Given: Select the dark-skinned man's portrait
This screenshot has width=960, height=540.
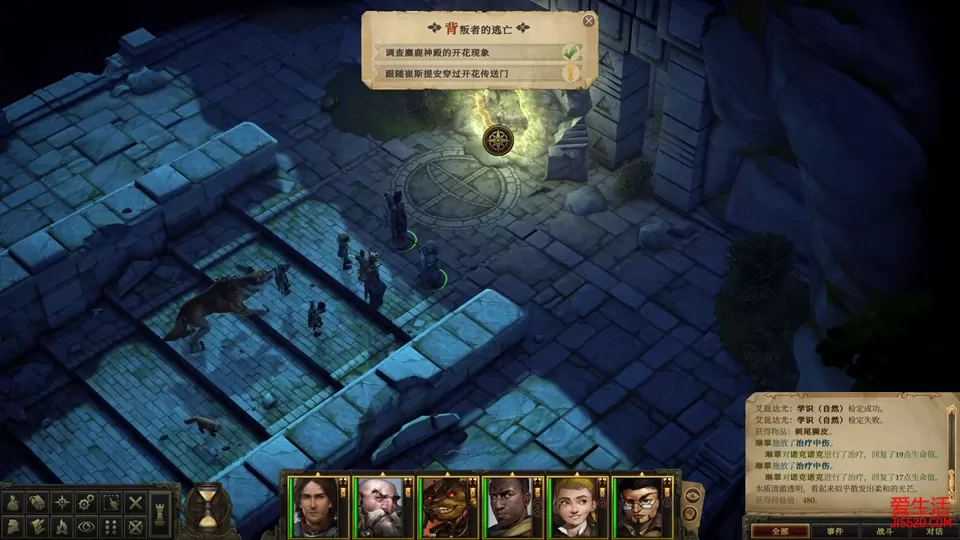Looking at the screenshot, I should pos(510,505).
